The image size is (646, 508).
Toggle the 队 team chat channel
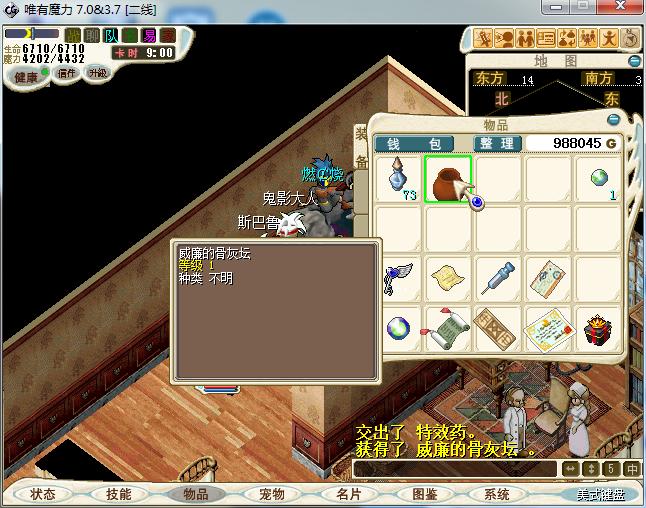[113, 35]
